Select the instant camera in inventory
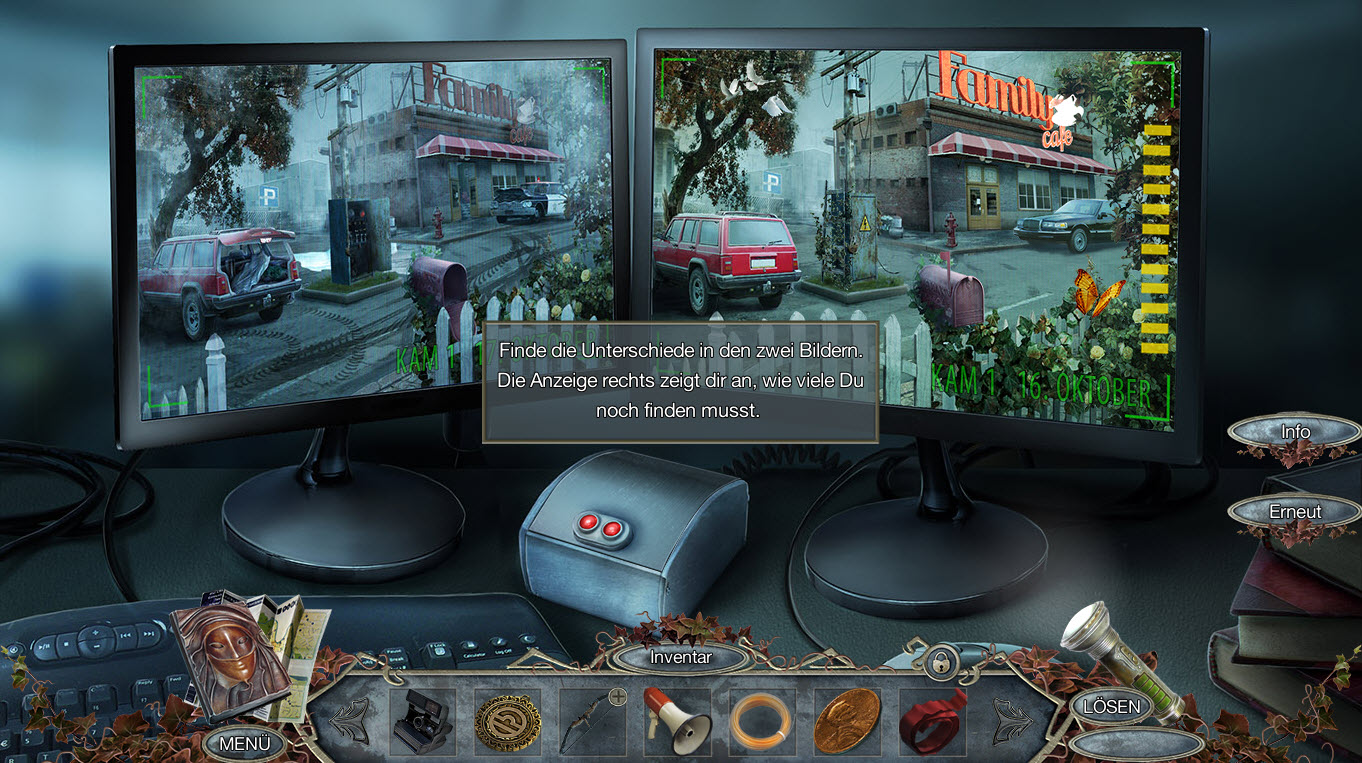 tap(422, 721)
